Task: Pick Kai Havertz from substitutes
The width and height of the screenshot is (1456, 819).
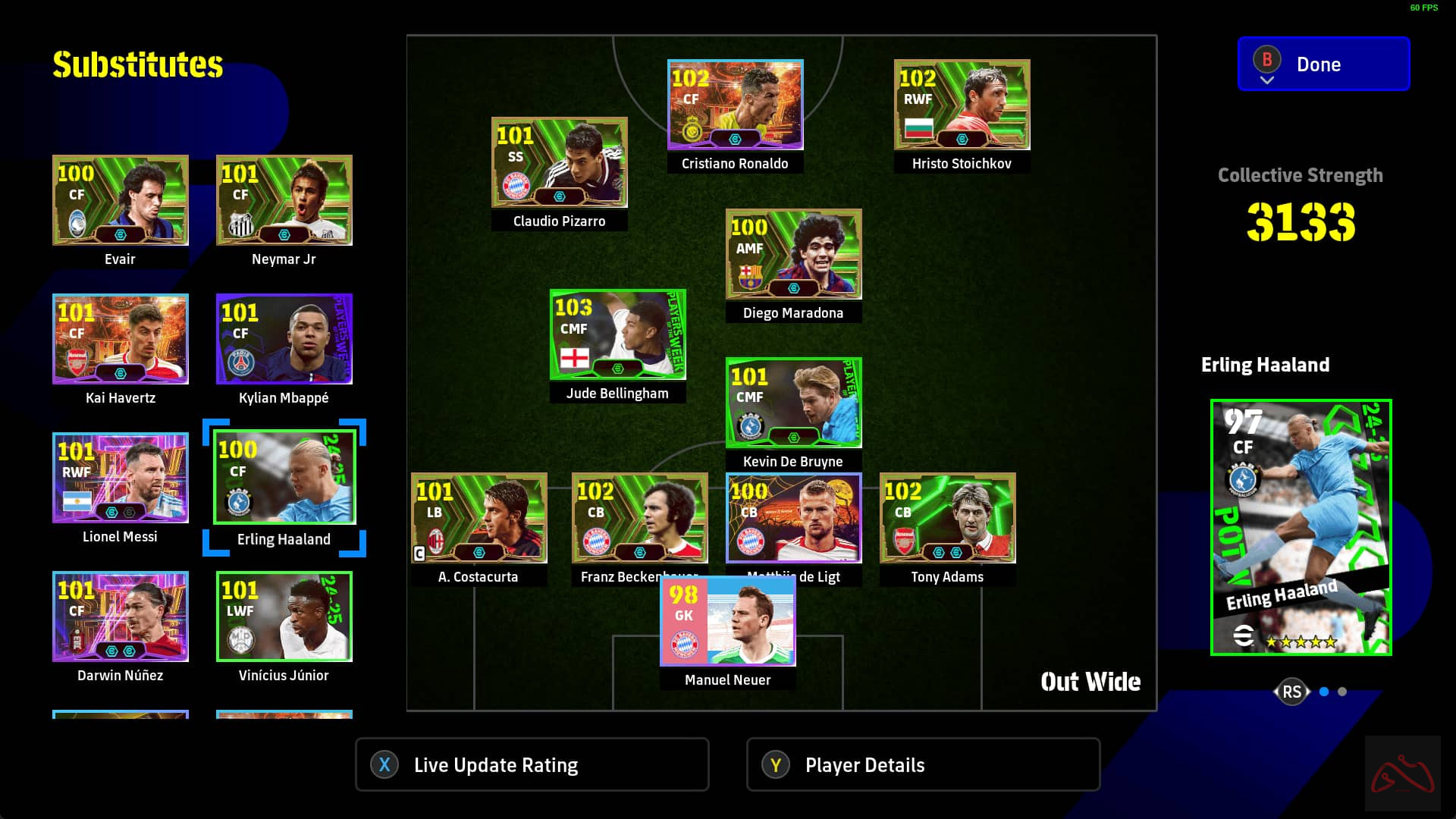Action: click(x=120, y=339)
